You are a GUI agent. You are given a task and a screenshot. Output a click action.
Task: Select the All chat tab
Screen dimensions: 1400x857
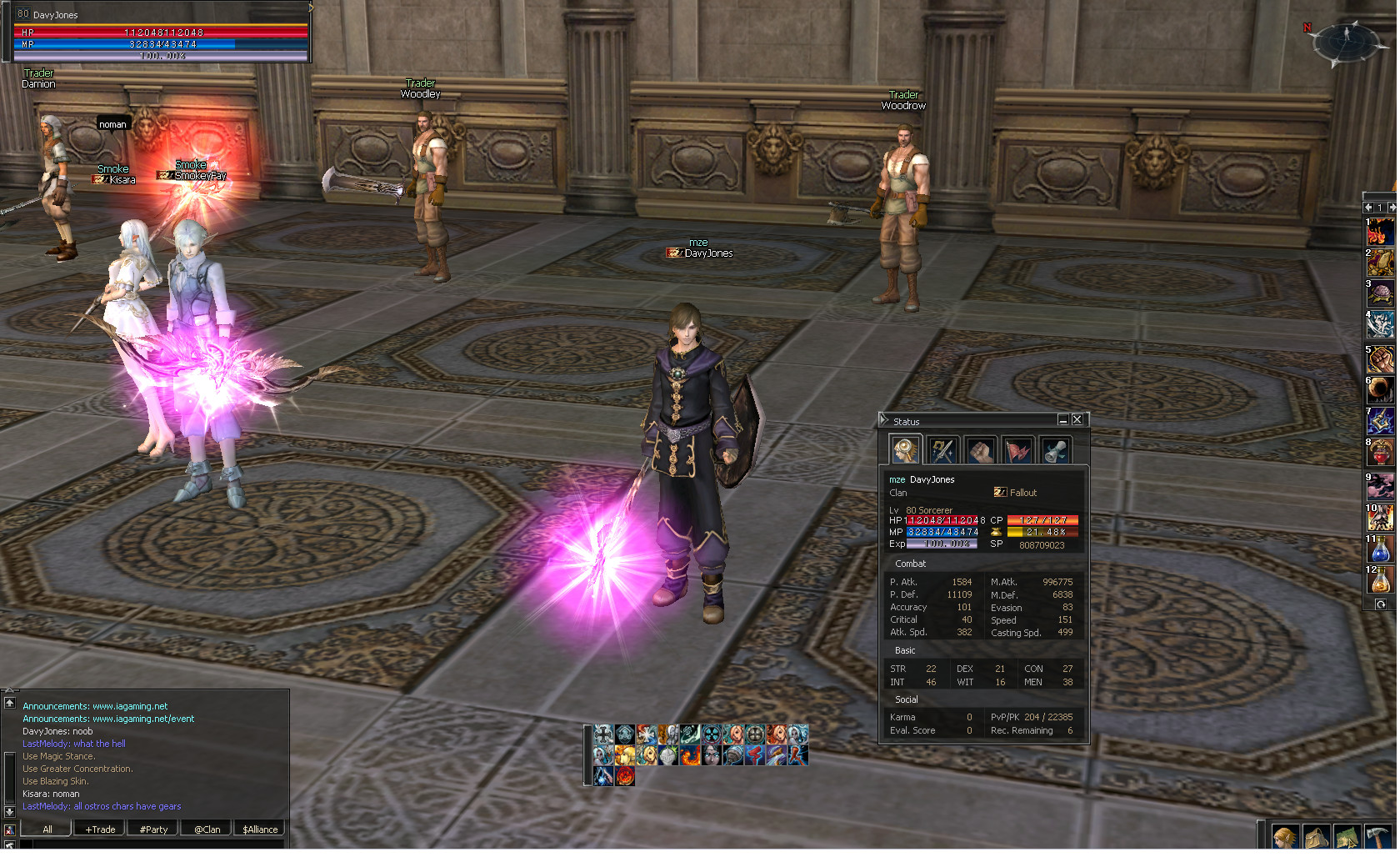(x=47, y=829)
